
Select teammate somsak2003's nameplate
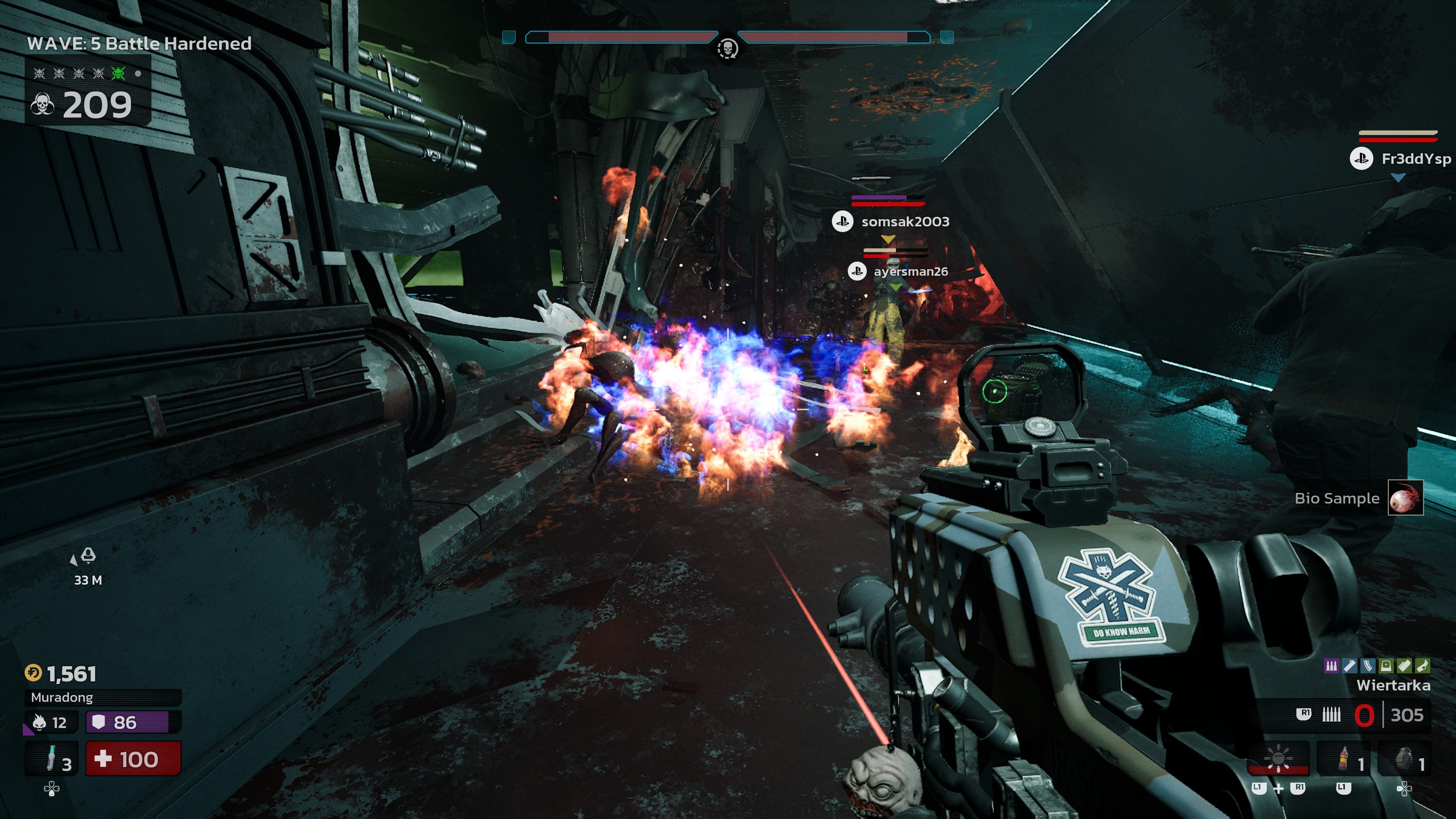(904, 221)
